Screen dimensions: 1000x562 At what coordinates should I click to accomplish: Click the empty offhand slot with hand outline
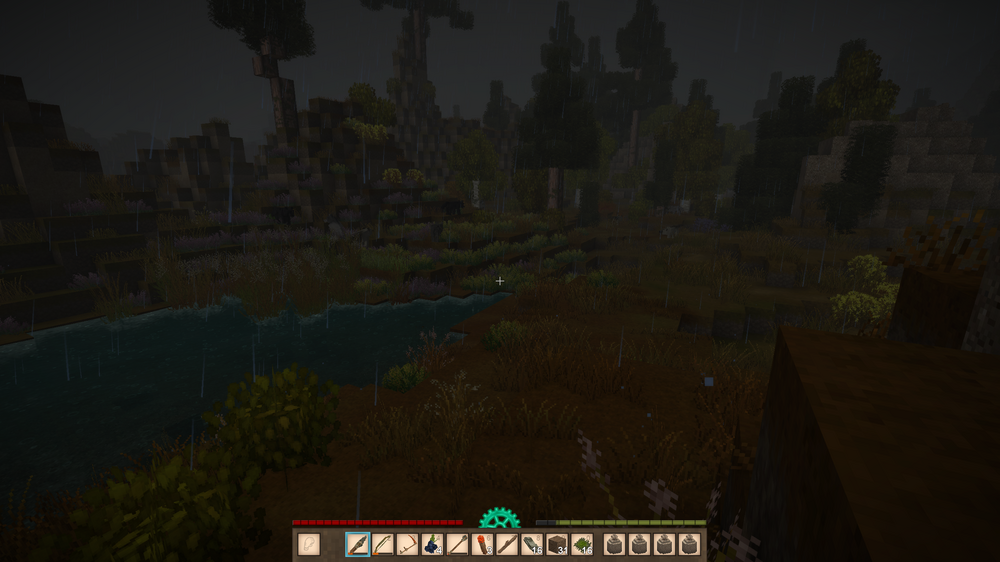point(309,544)
